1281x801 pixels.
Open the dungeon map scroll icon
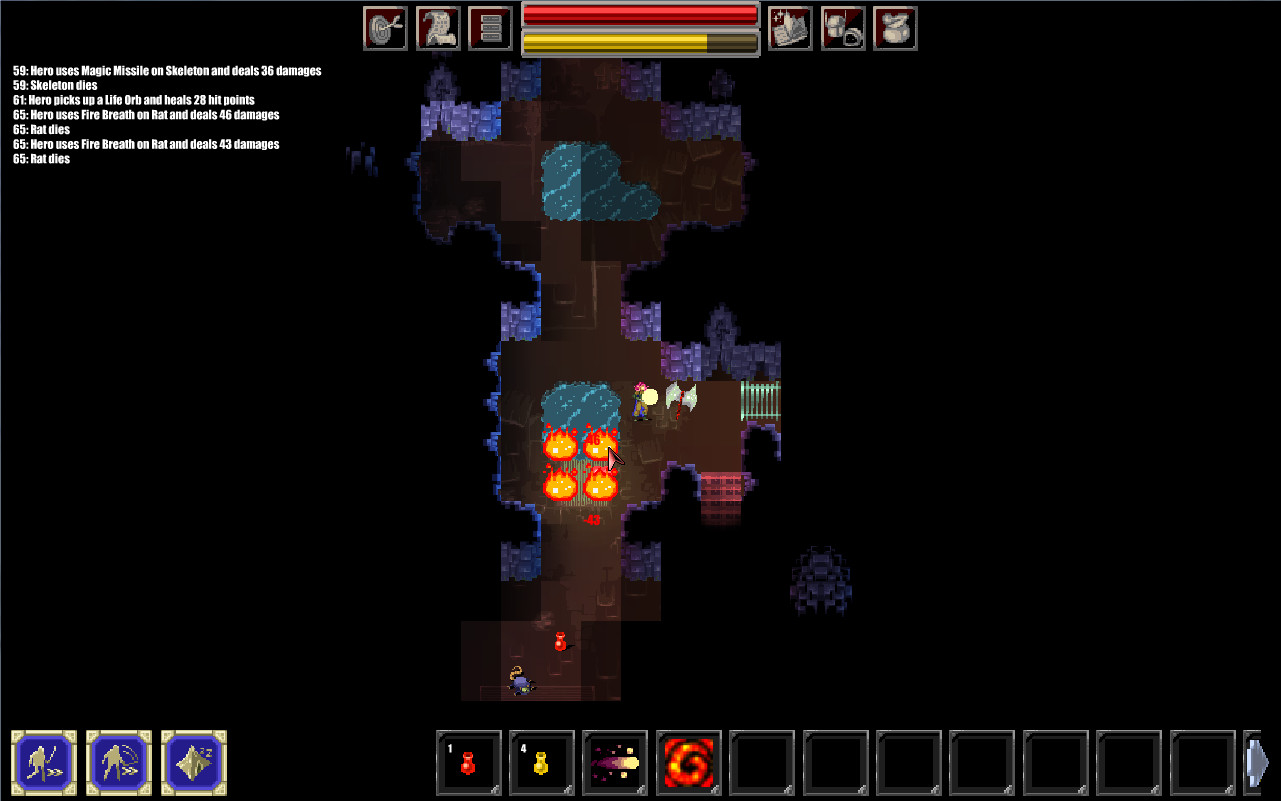pos(438,27)
